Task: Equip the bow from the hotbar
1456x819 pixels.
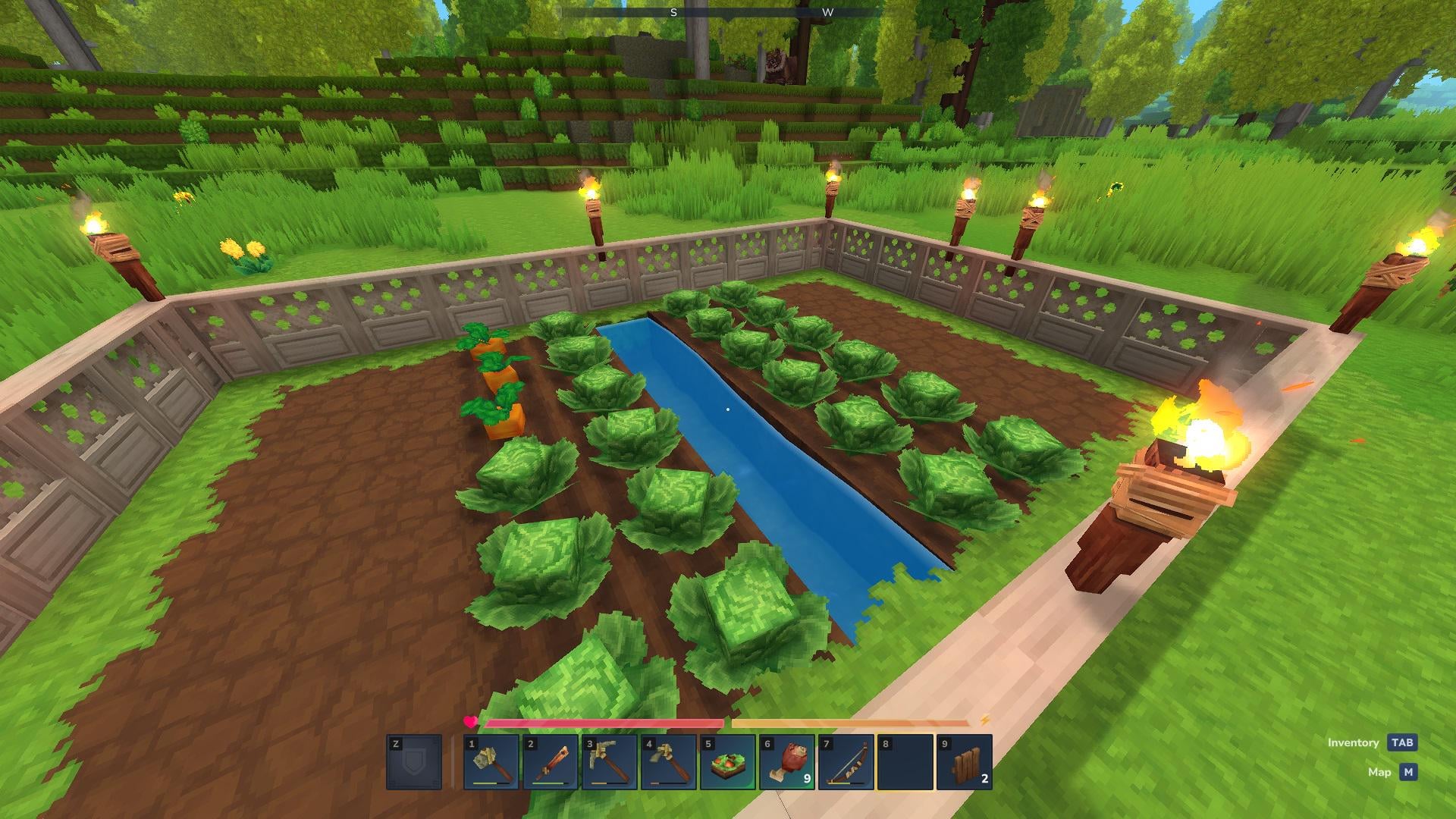Action: (846, 762)
